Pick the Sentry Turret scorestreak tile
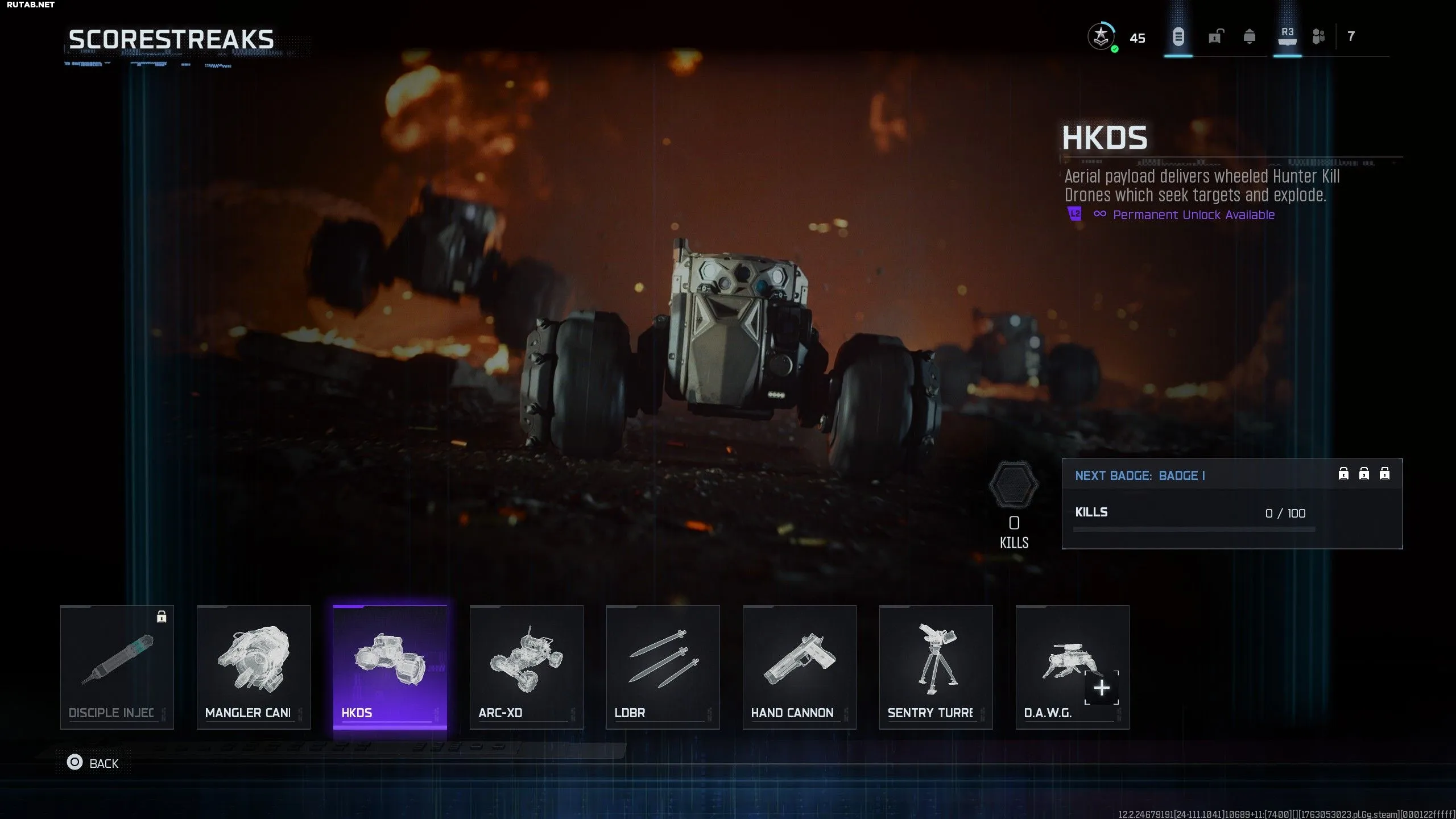 click(936, 667)
